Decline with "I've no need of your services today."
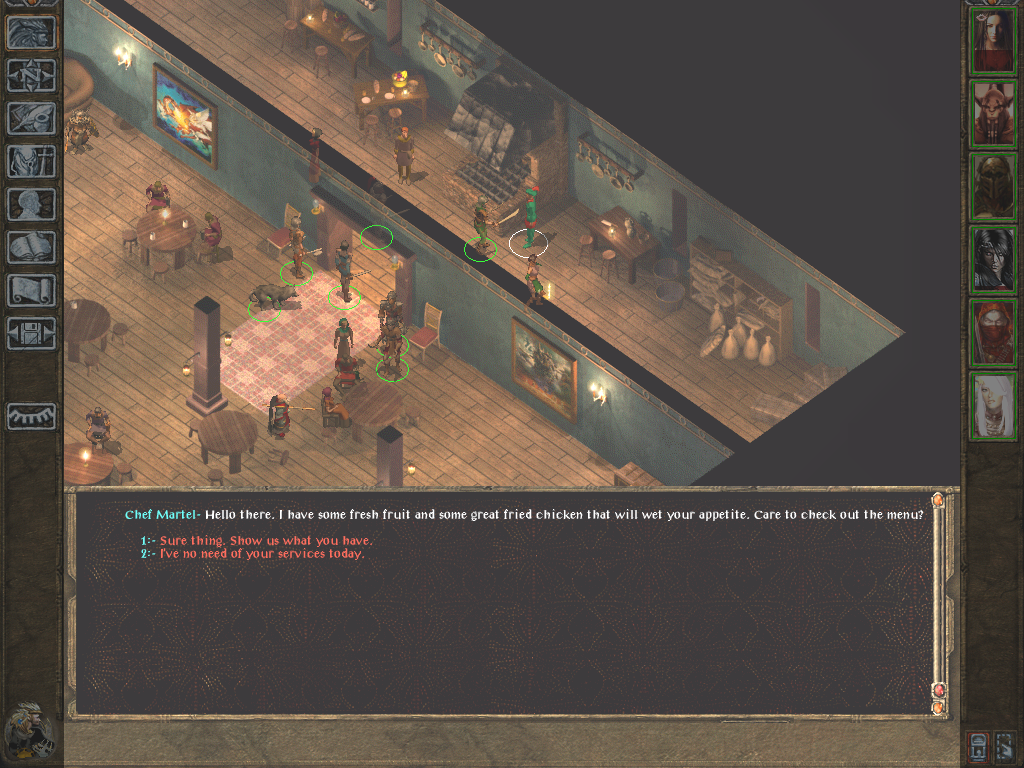Viewport: 1024px width, 768px height. [x=262, y=553]
